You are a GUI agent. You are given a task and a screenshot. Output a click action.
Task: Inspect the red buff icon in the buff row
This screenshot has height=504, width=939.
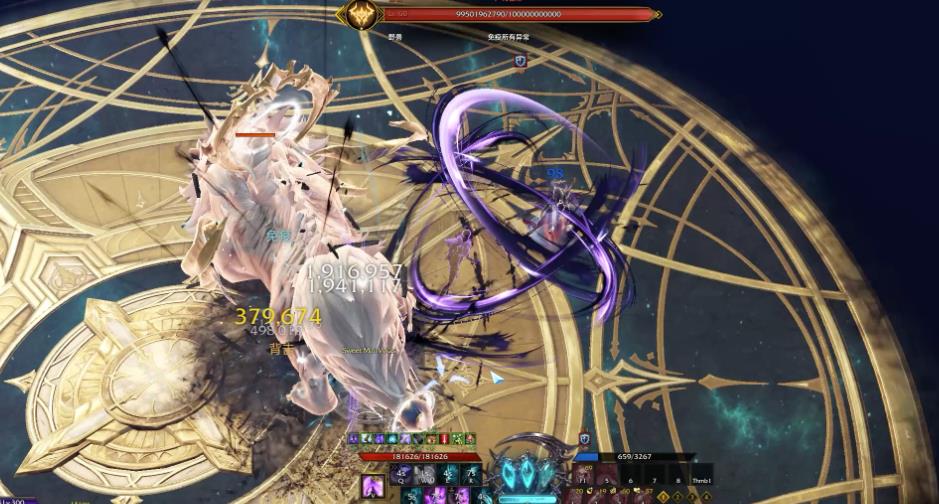[x=442, y=439]
